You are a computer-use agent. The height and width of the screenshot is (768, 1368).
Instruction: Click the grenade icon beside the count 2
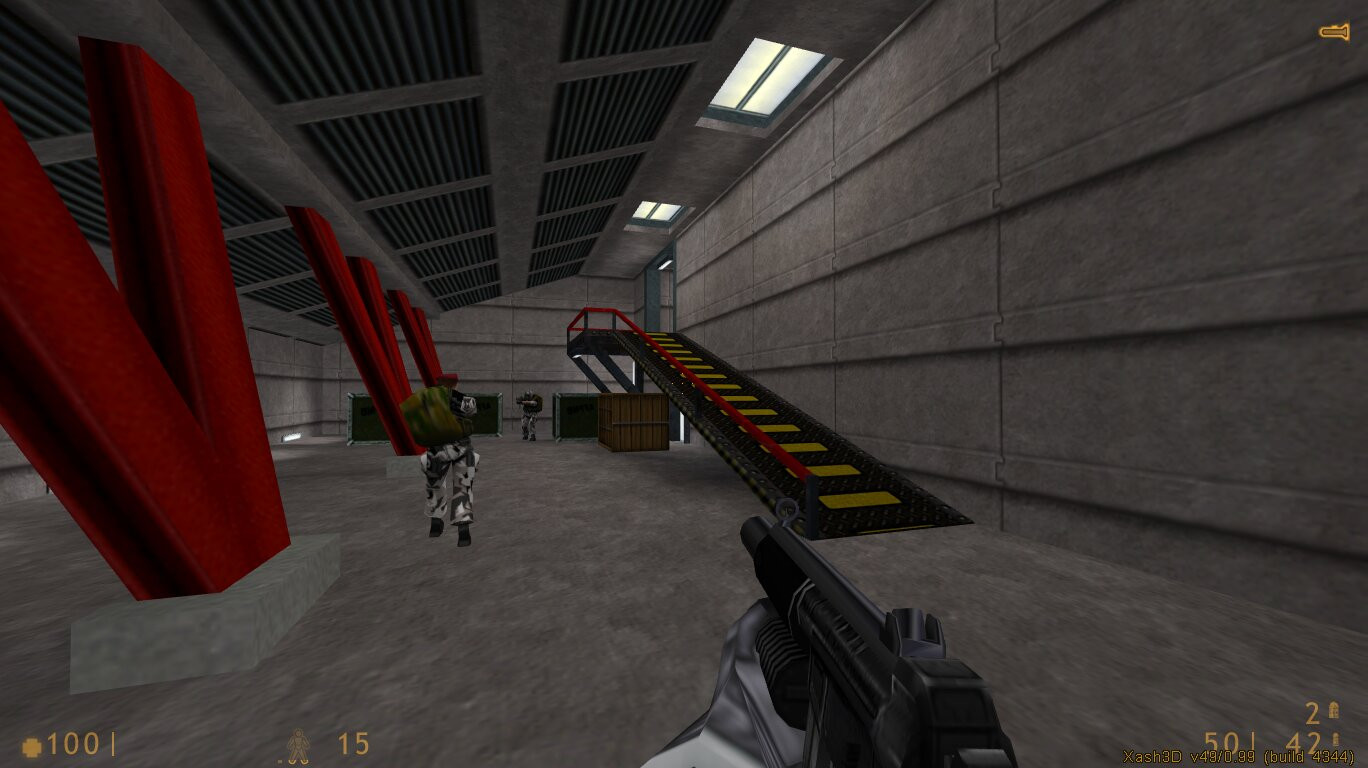coord(1332,711)
